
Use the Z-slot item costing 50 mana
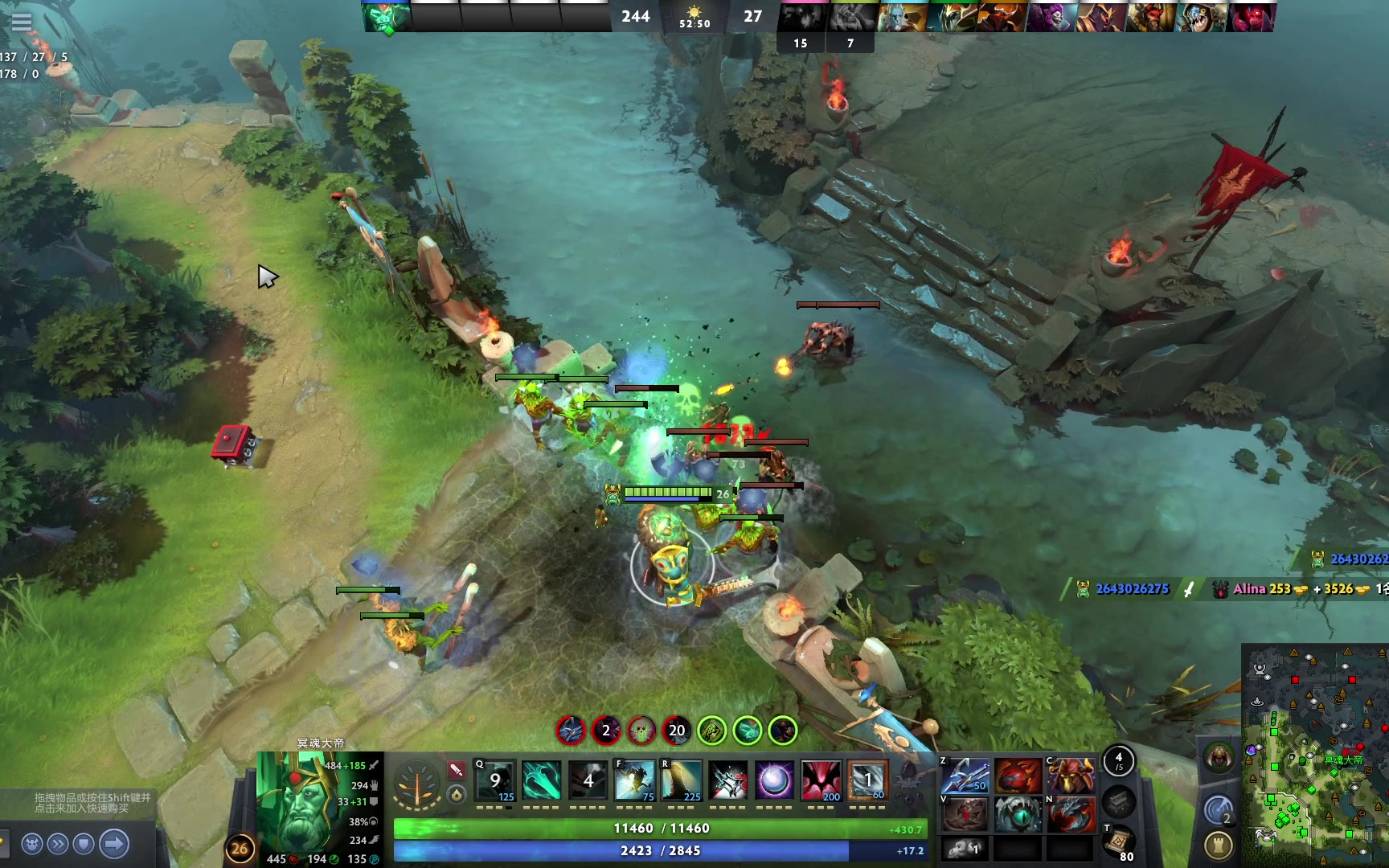point(965,776)
